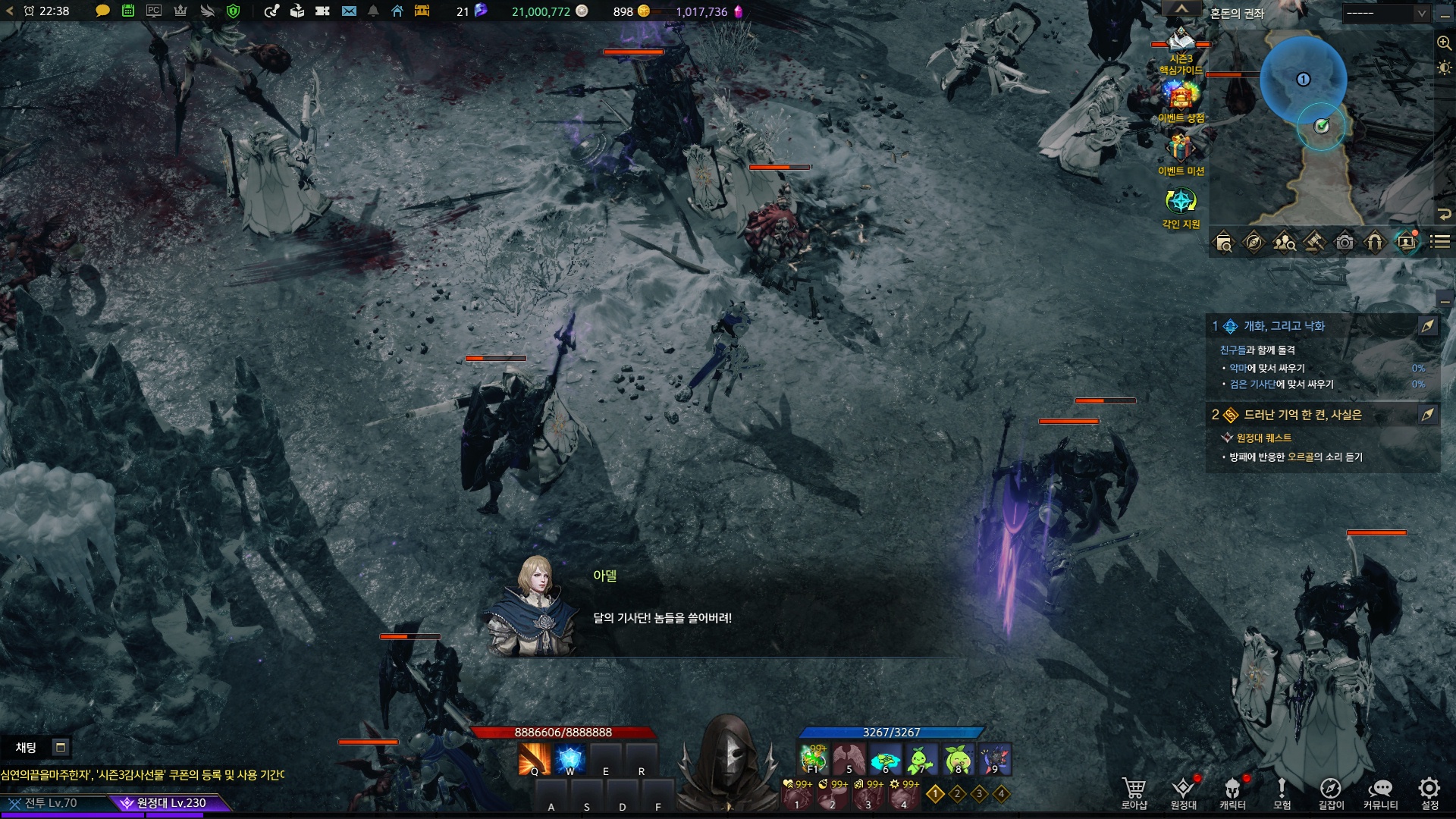Activate the blue shield skill on W
The height and width of the screenshot is (819, 1456).
coord(570,759)
